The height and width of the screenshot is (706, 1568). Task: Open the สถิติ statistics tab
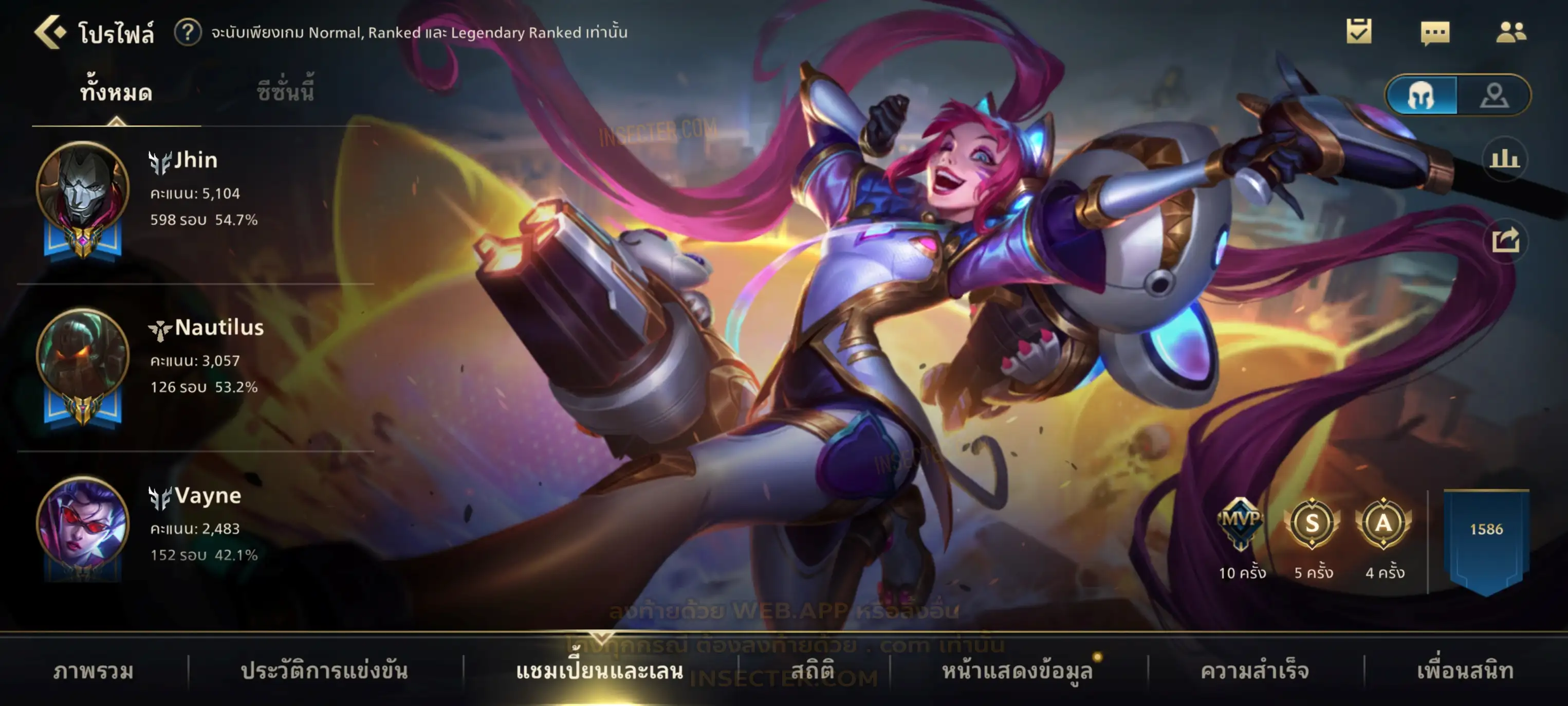point(813,671)
